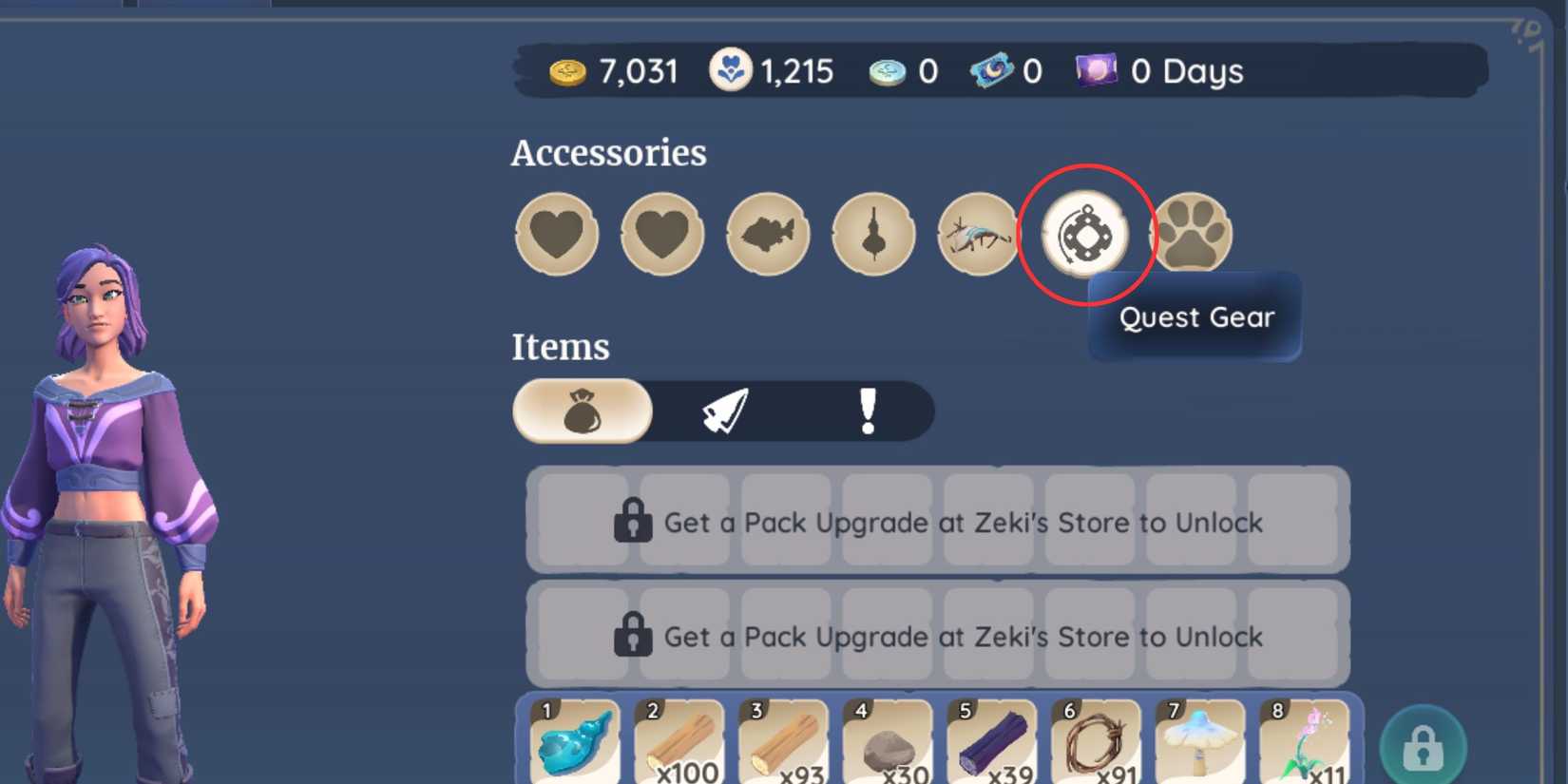This screenshot has height=784, width=1568.
Task: Select the second heart charm slot
Action: [x=661, y=235]
